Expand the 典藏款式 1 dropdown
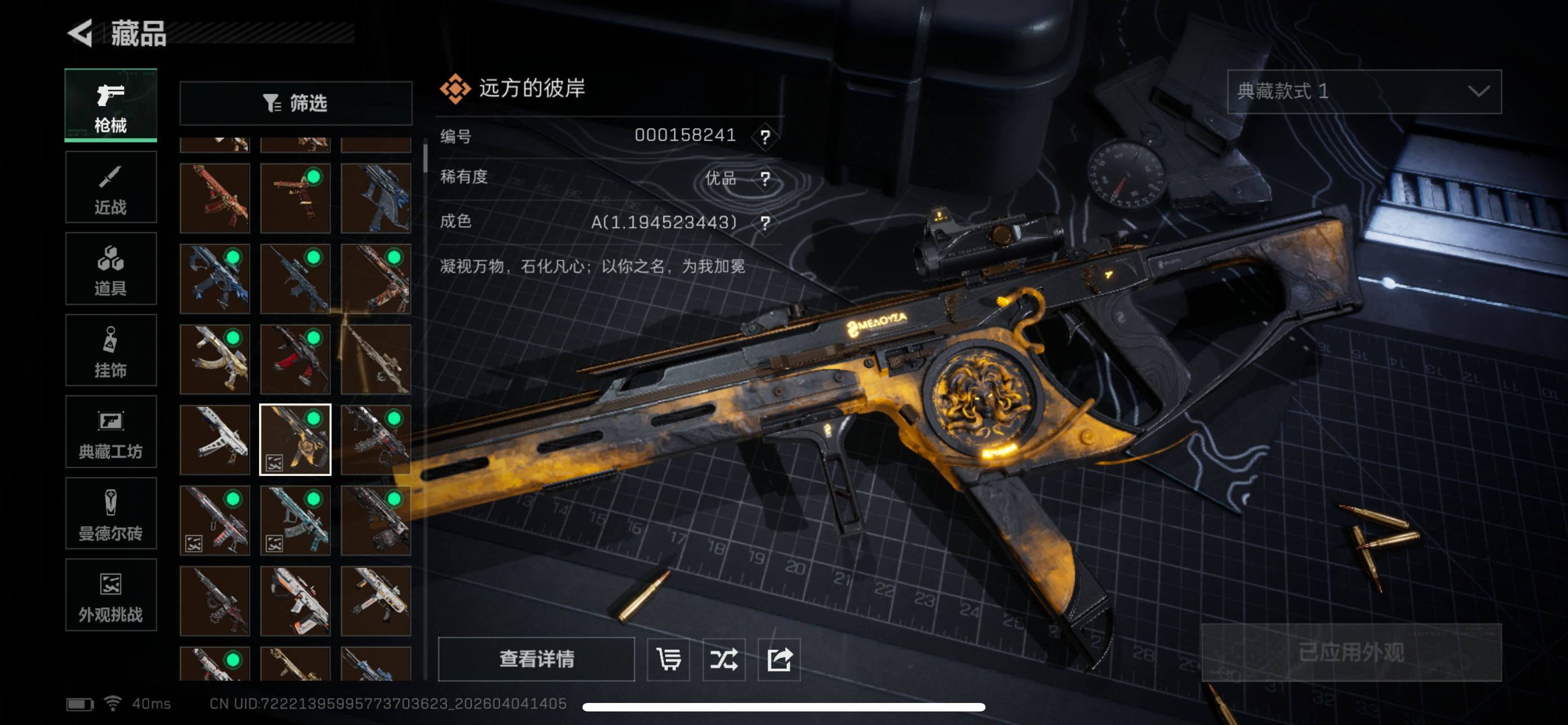This screenshot has height=725, width=1568. 1364,92
